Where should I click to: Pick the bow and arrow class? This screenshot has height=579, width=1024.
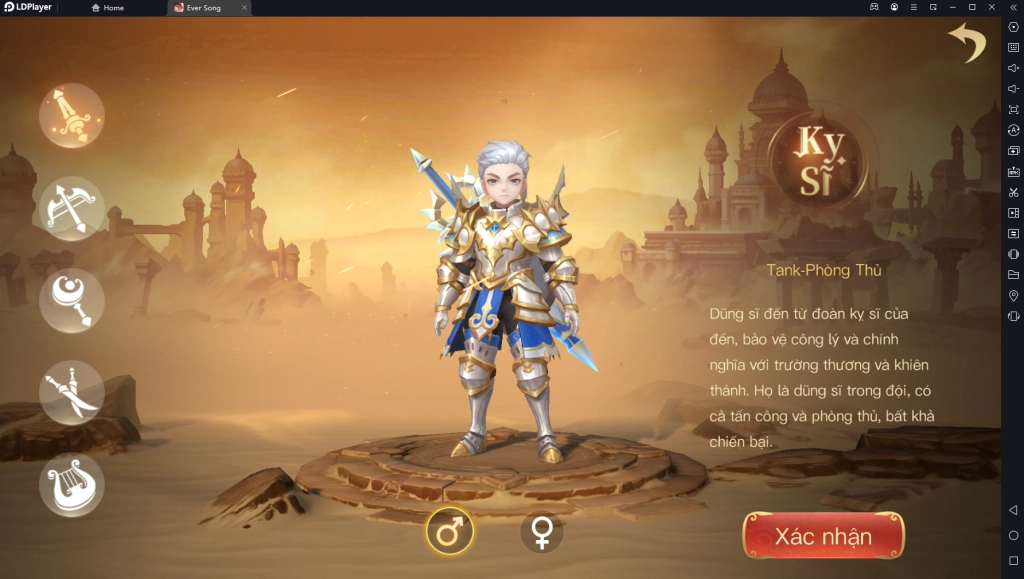(x=72, y=208)
